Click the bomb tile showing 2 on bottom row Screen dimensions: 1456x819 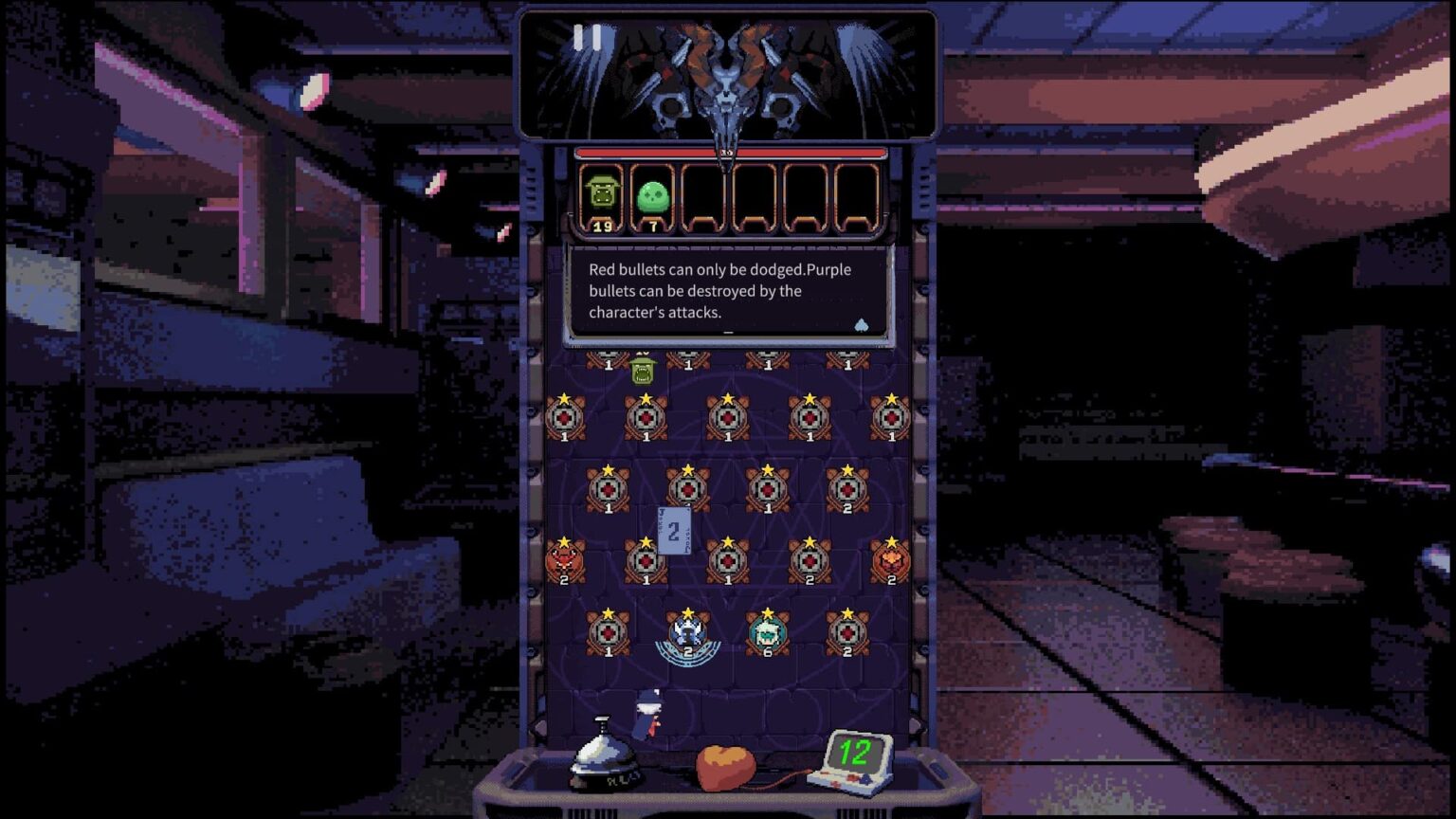tap(846, 630)
